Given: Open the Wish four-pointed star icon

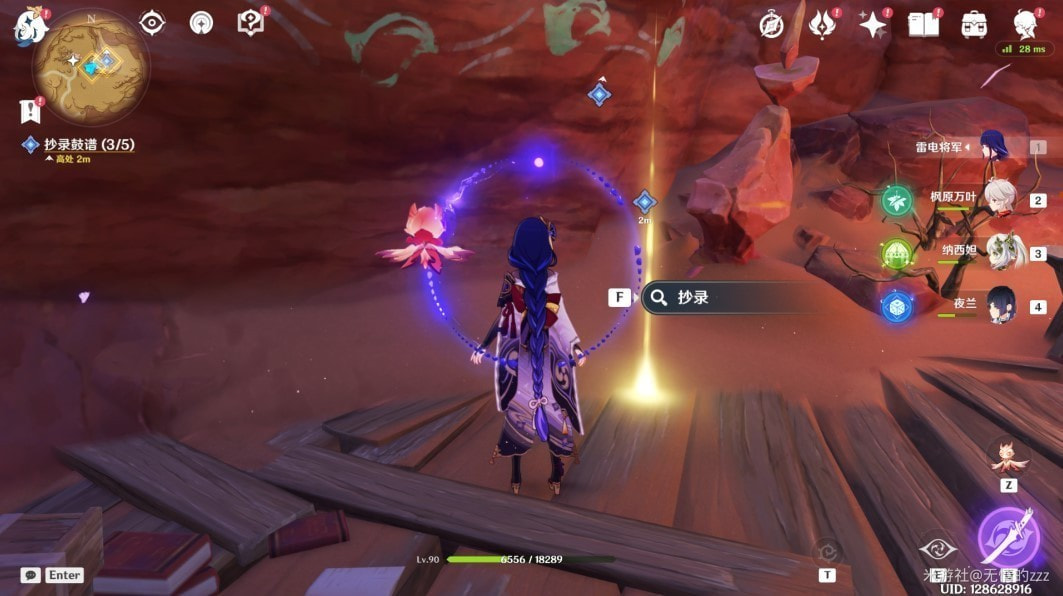Looking at the screenshot, I should [x=873, y=25].
